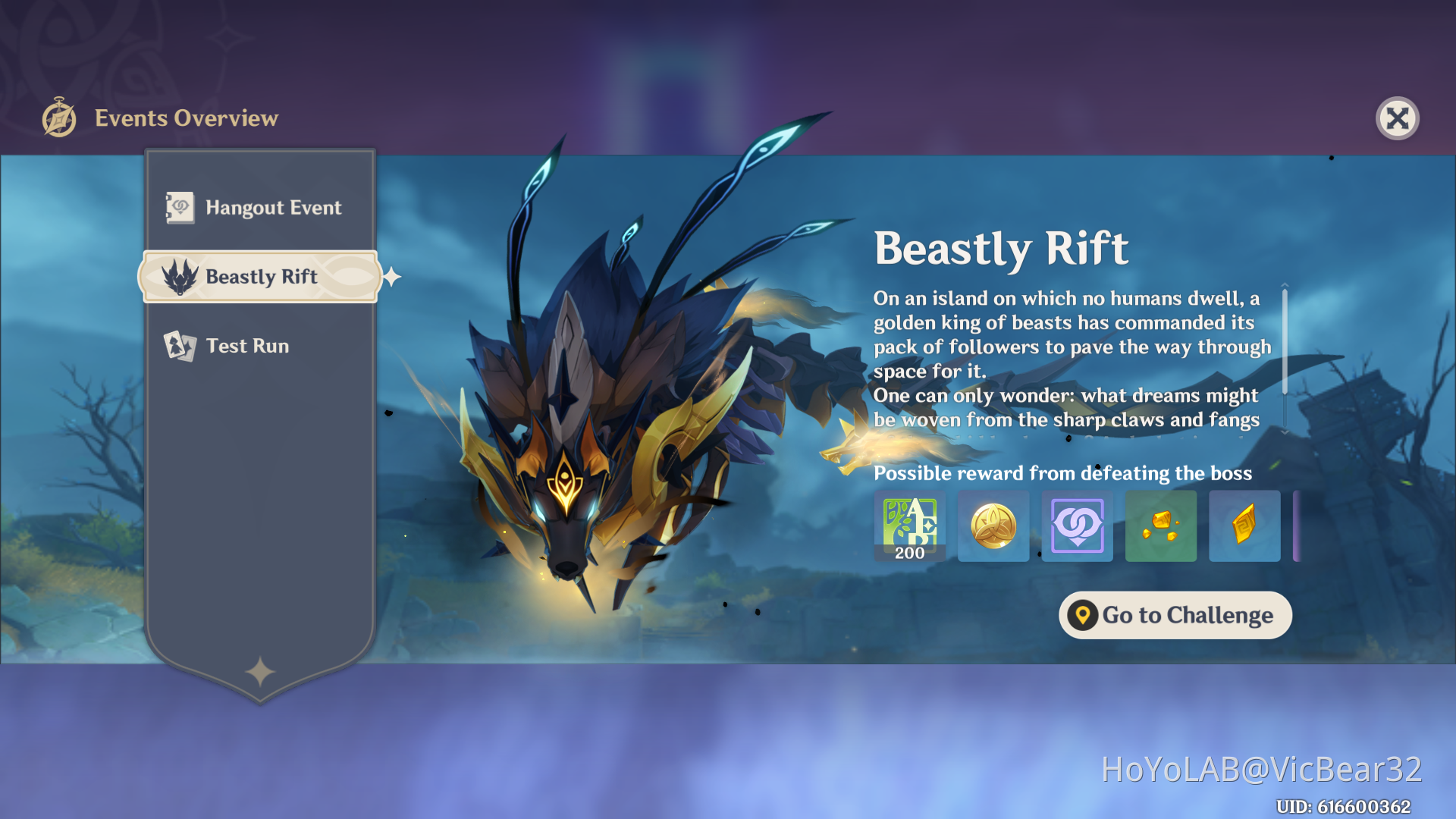1456x819 pixels.
Task: Select the yellow sigil reward tile
Action: click(1244, 526)
